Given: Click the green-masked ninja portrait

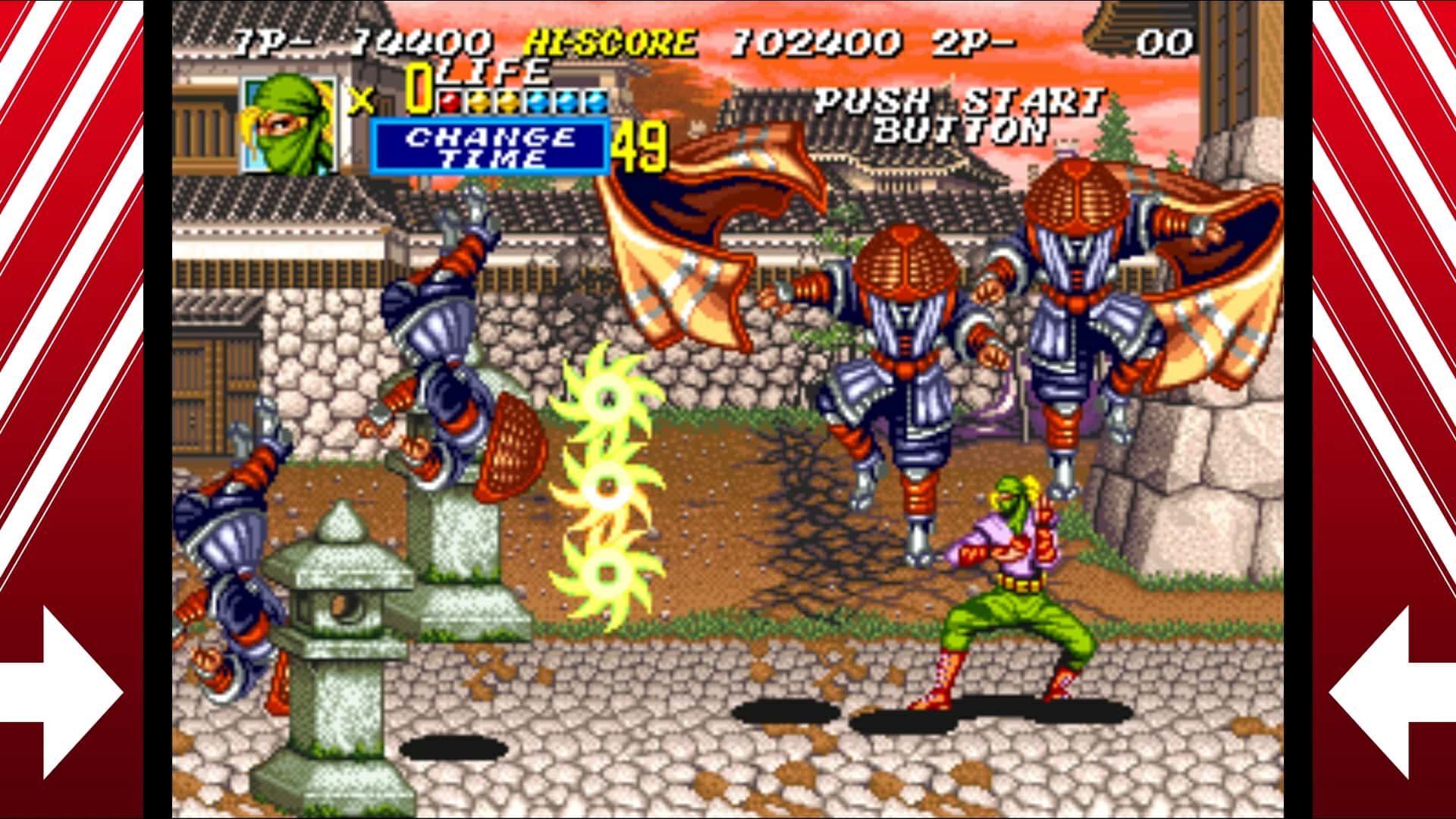Looking at the screenshot, I should click(x=287, y=125).
